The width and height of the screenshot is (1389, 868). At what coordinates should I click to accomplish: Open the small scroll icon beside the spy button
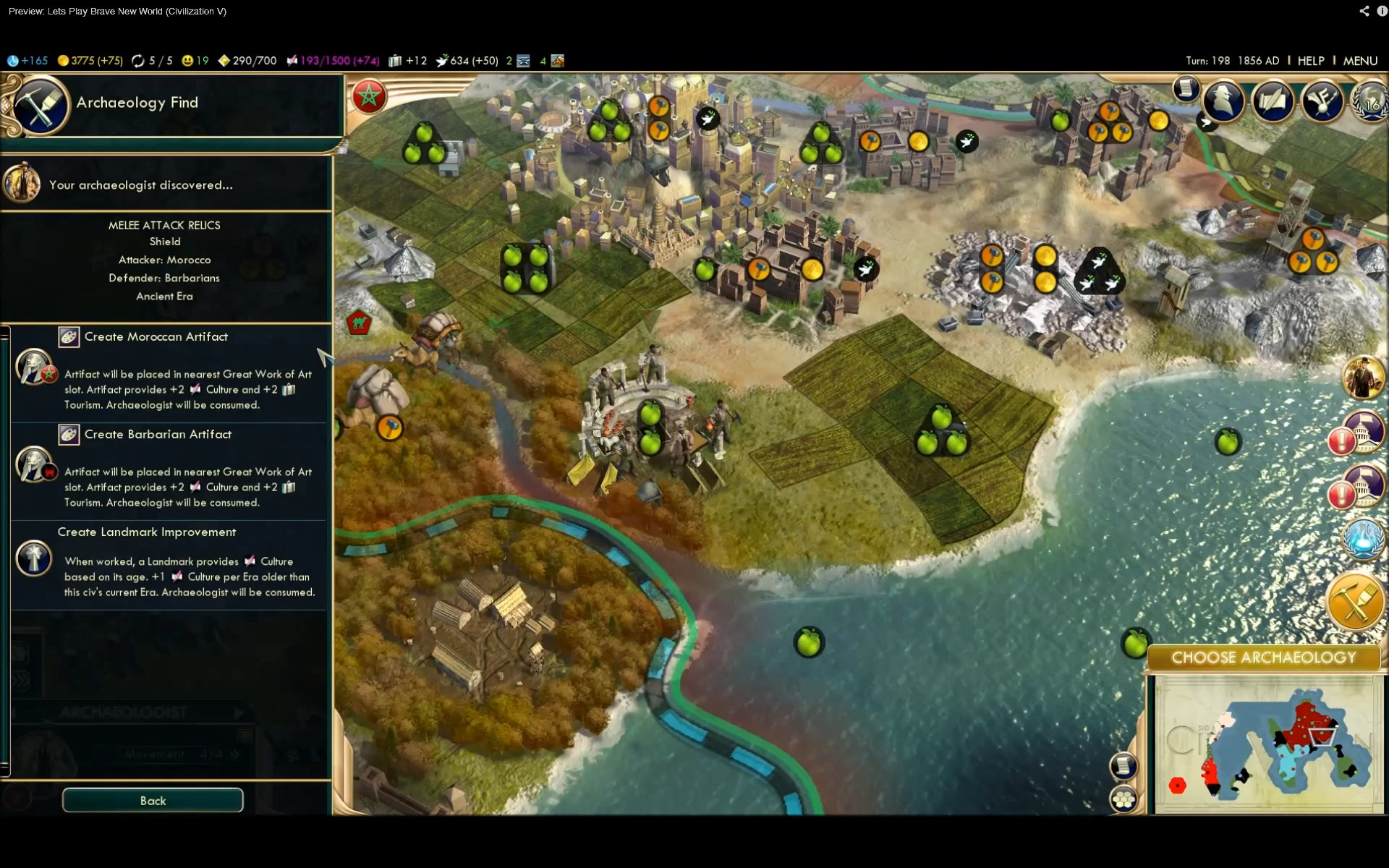[1186, 89]
